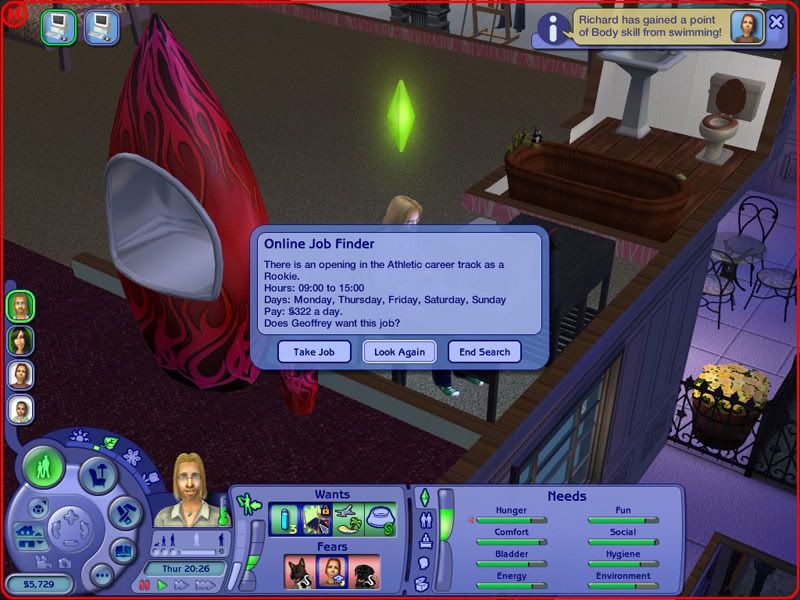800x600 pixels.
Task: Accept the job with Take Job
Action: pos(314,352)
